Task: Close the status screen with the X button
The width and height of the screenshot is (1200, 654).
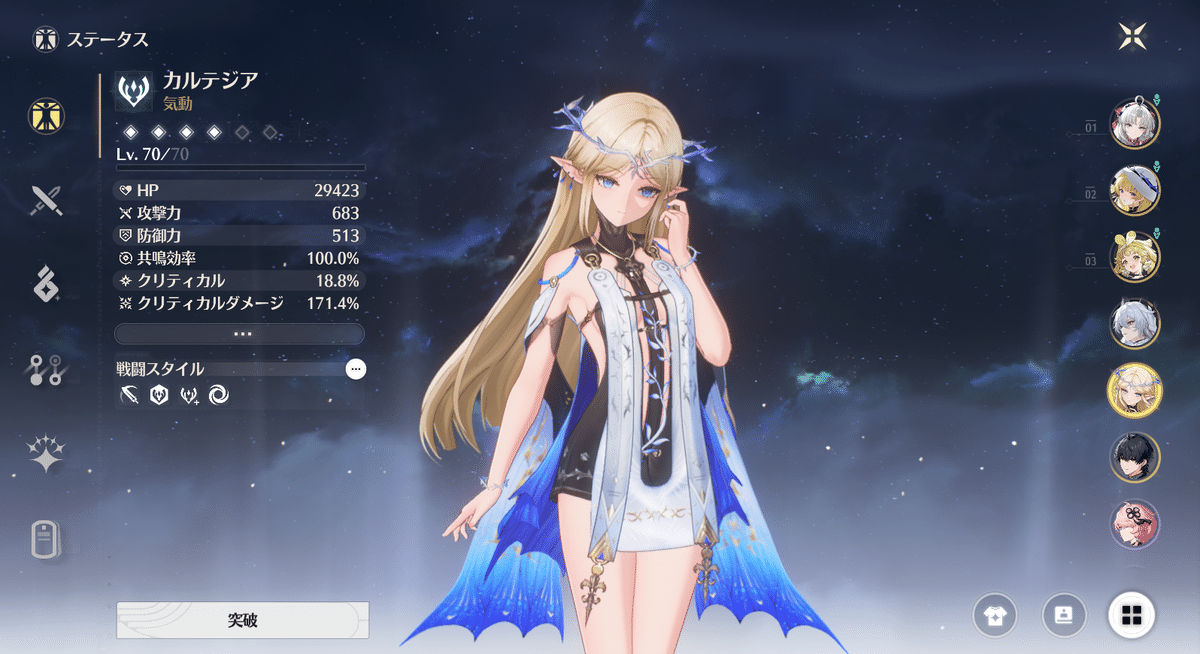Action: [x=1134, y=37]
